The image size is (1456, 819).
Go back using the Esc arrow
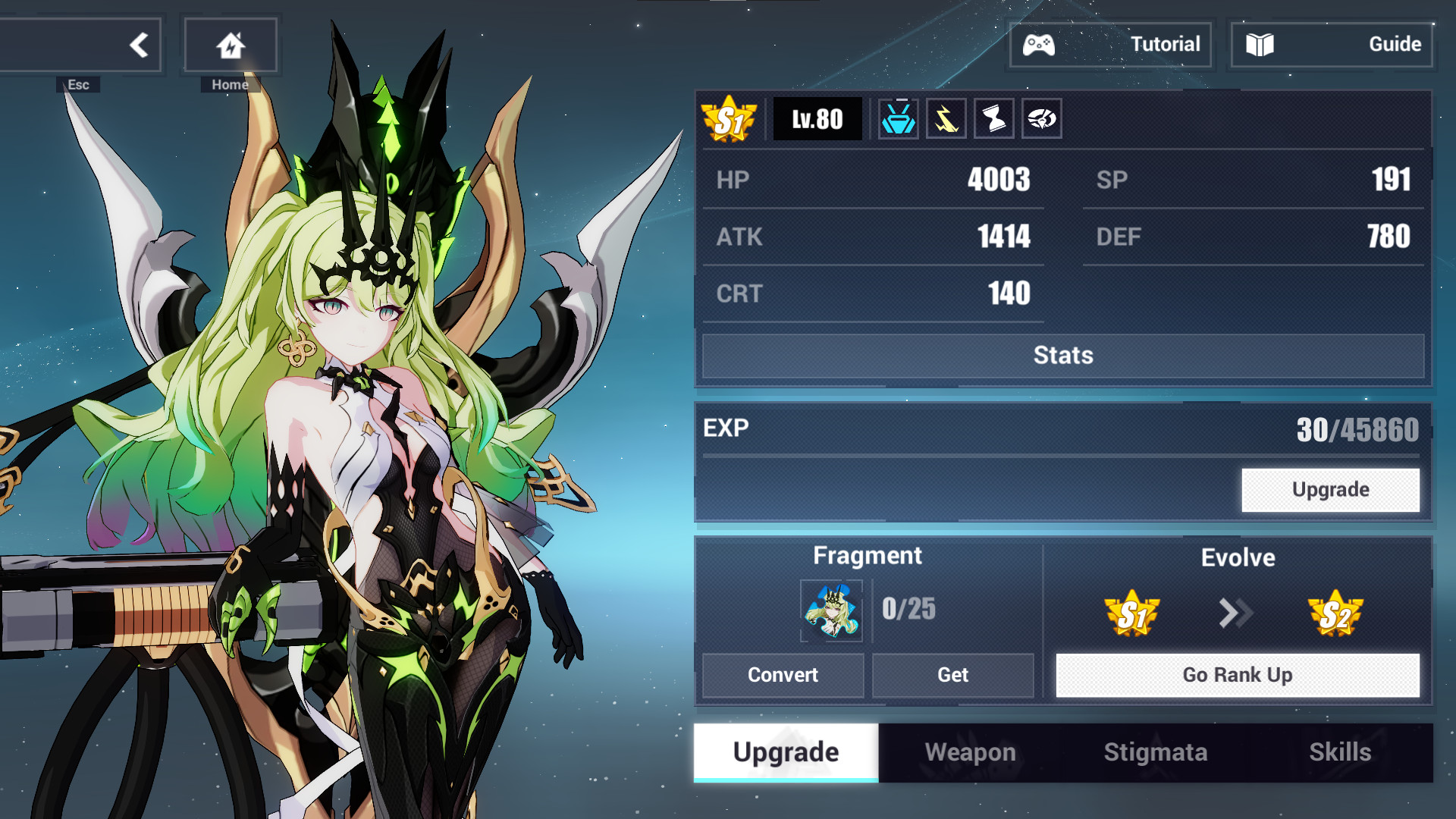pos(139,44)
